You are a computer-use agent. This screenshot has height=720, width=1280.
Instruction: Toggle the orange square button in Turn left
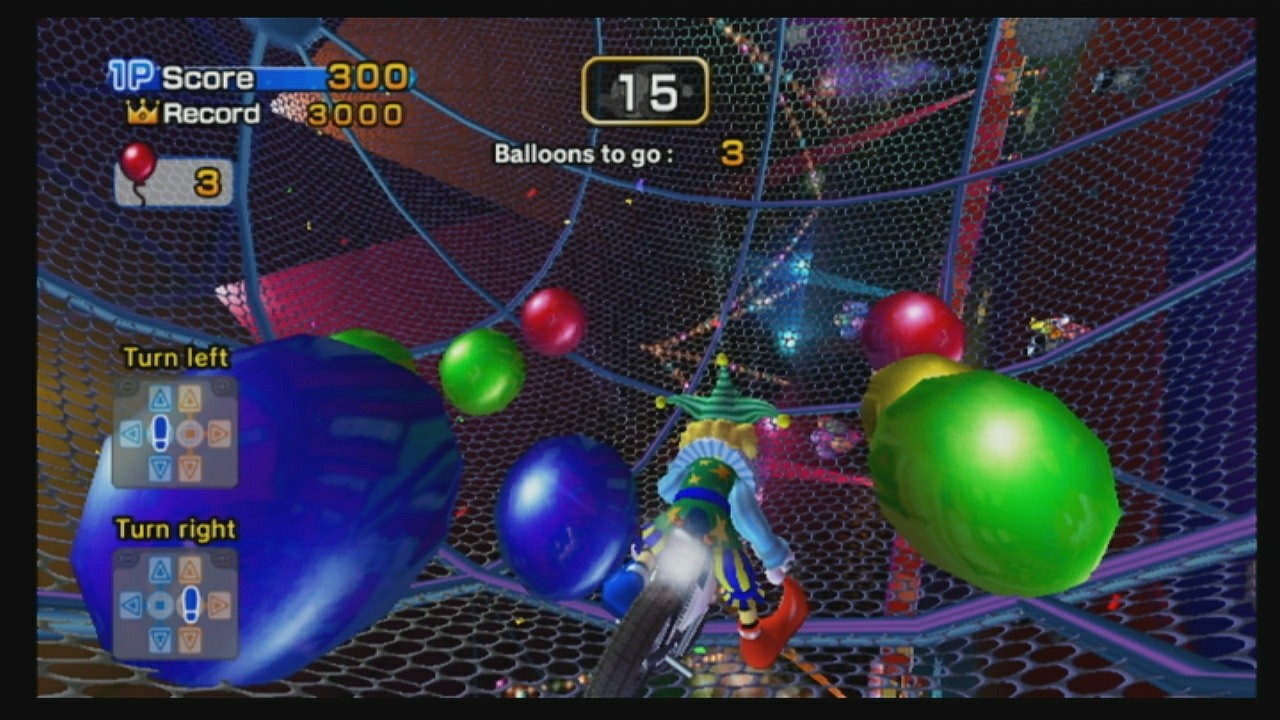(x=190, y=432)
